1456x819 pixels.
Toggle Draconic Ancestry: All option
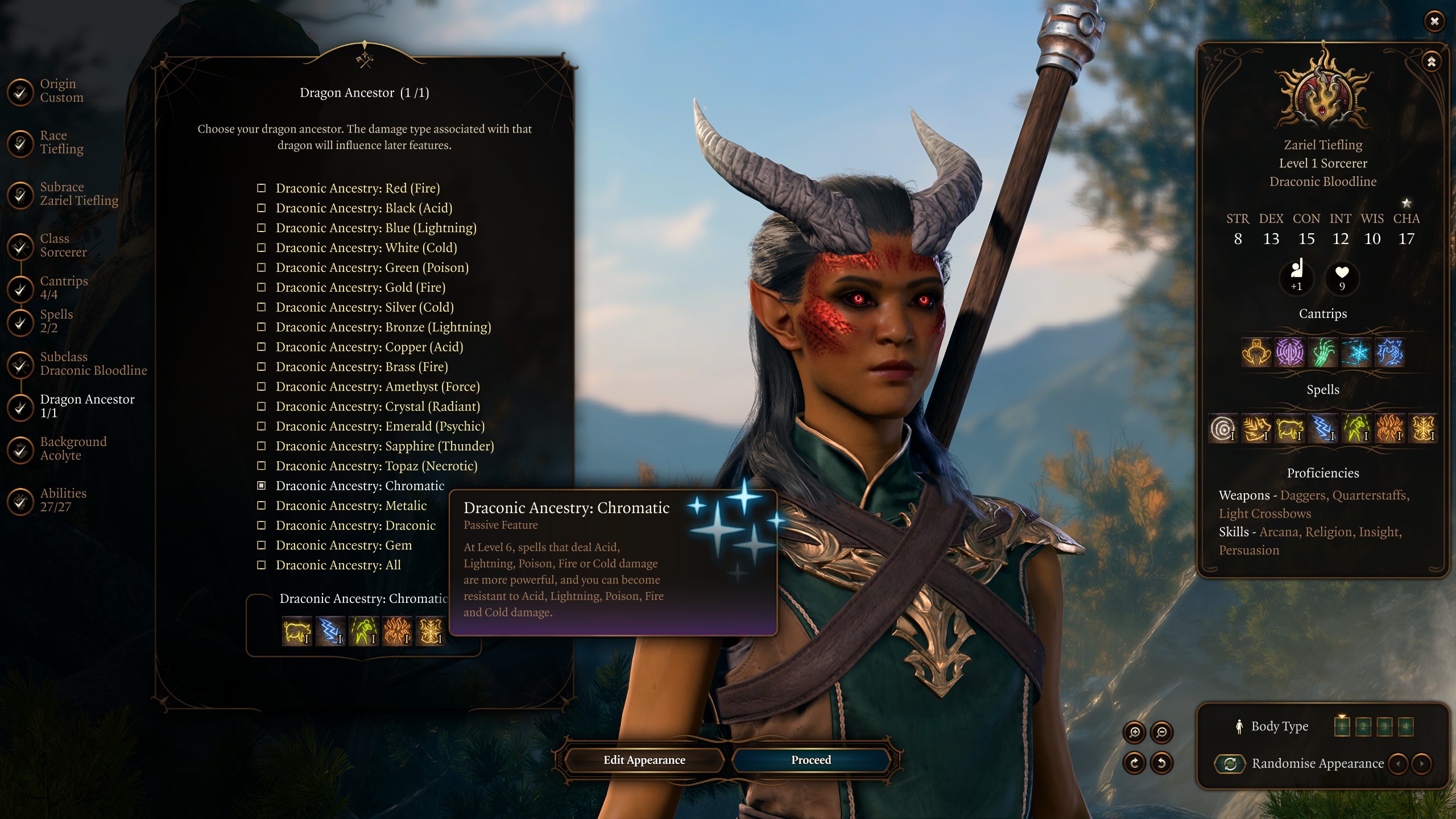(338, 565)
